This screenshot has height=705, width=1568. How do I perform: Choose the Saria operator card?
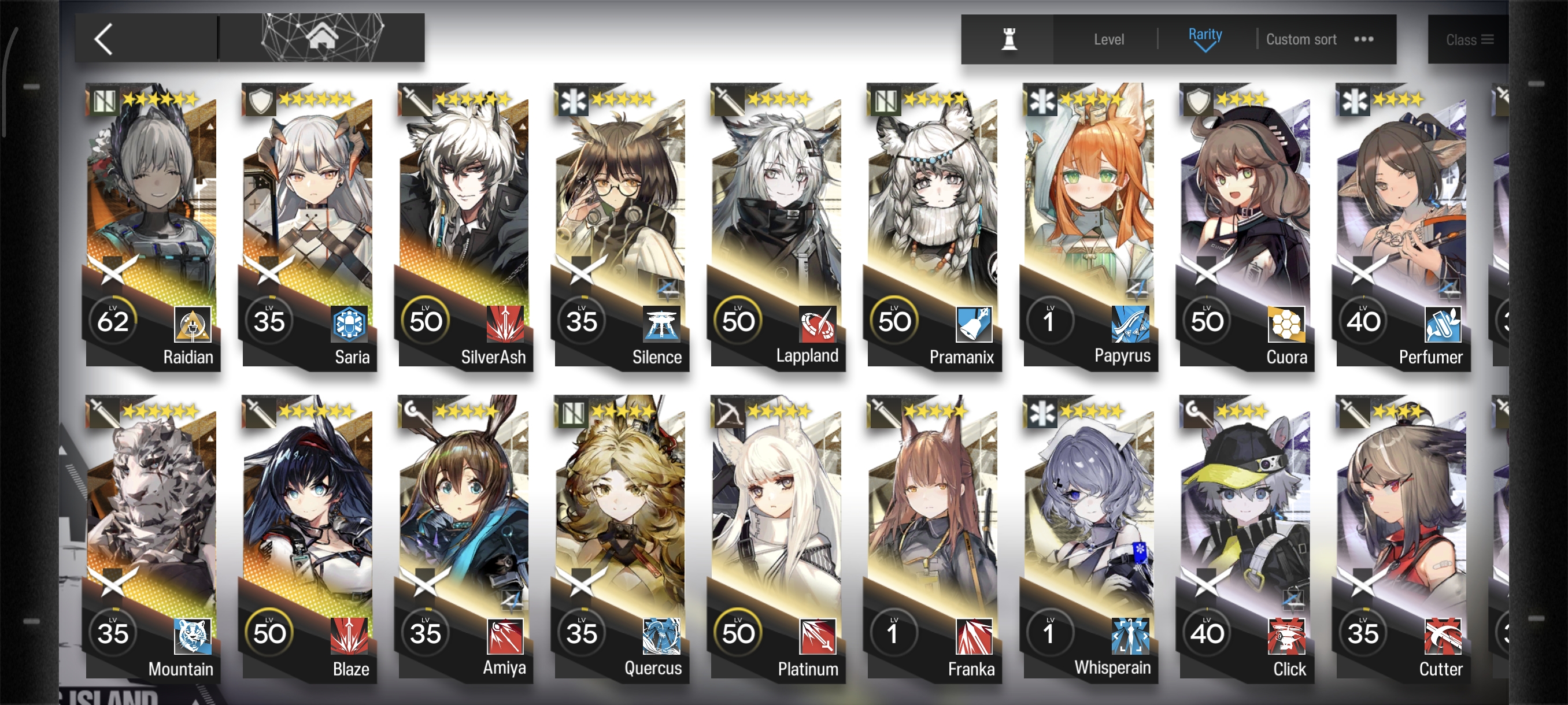point(309,225)
